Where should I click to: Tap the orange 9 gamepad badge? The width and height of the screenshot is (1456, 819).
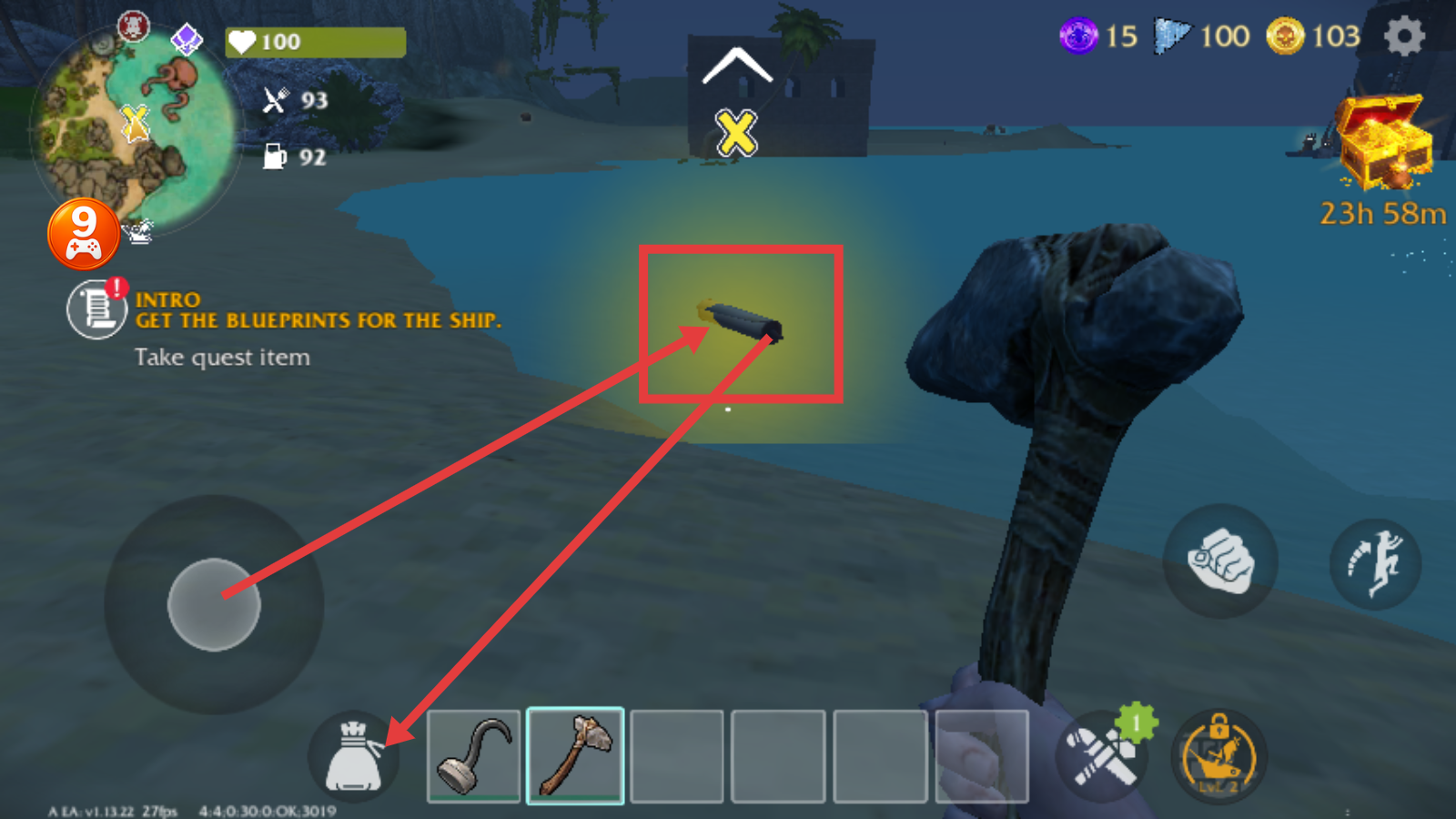[84, 234]
